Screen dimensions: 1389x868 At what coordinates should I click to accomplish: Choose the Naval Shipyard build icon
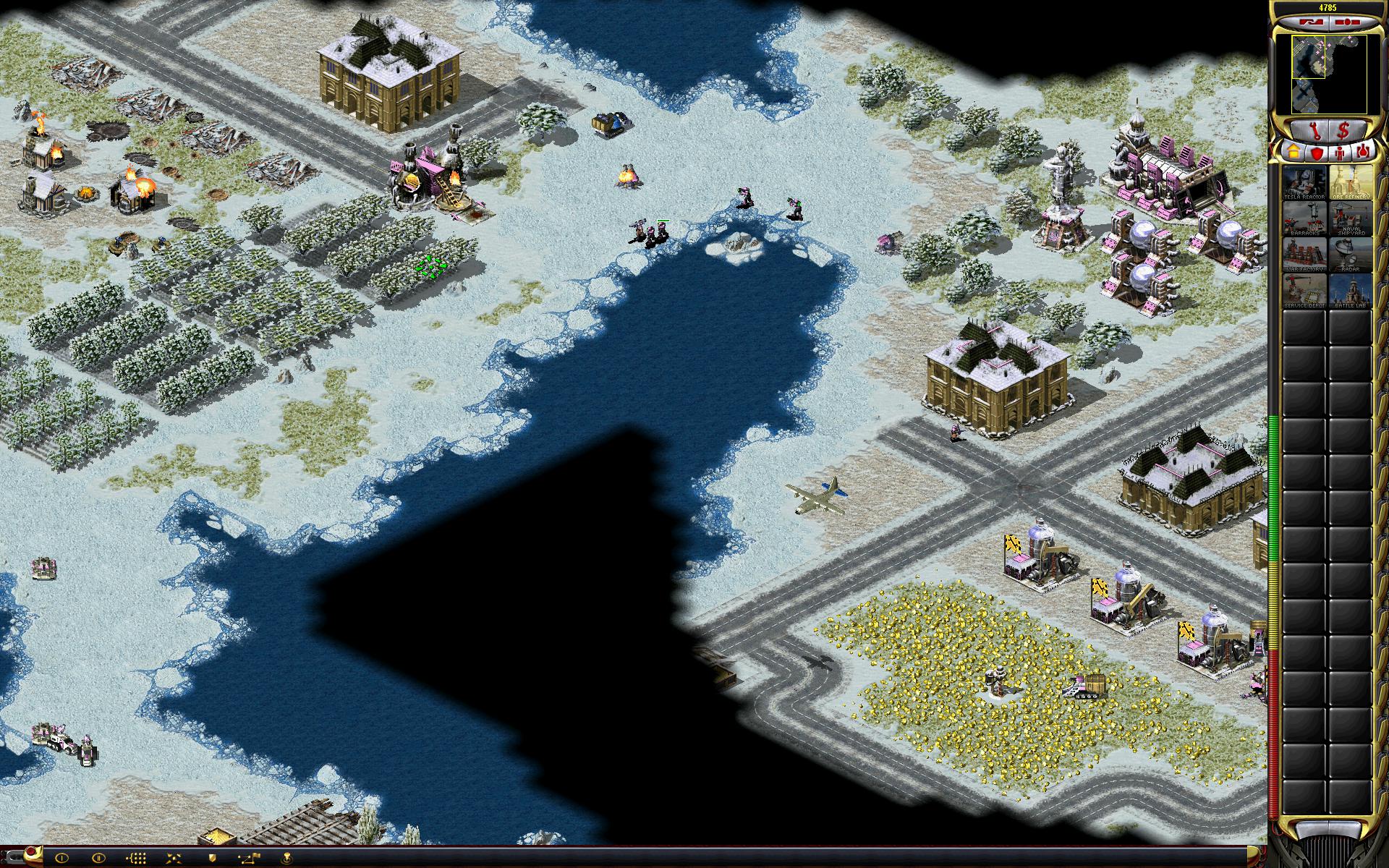[1350, 219]
